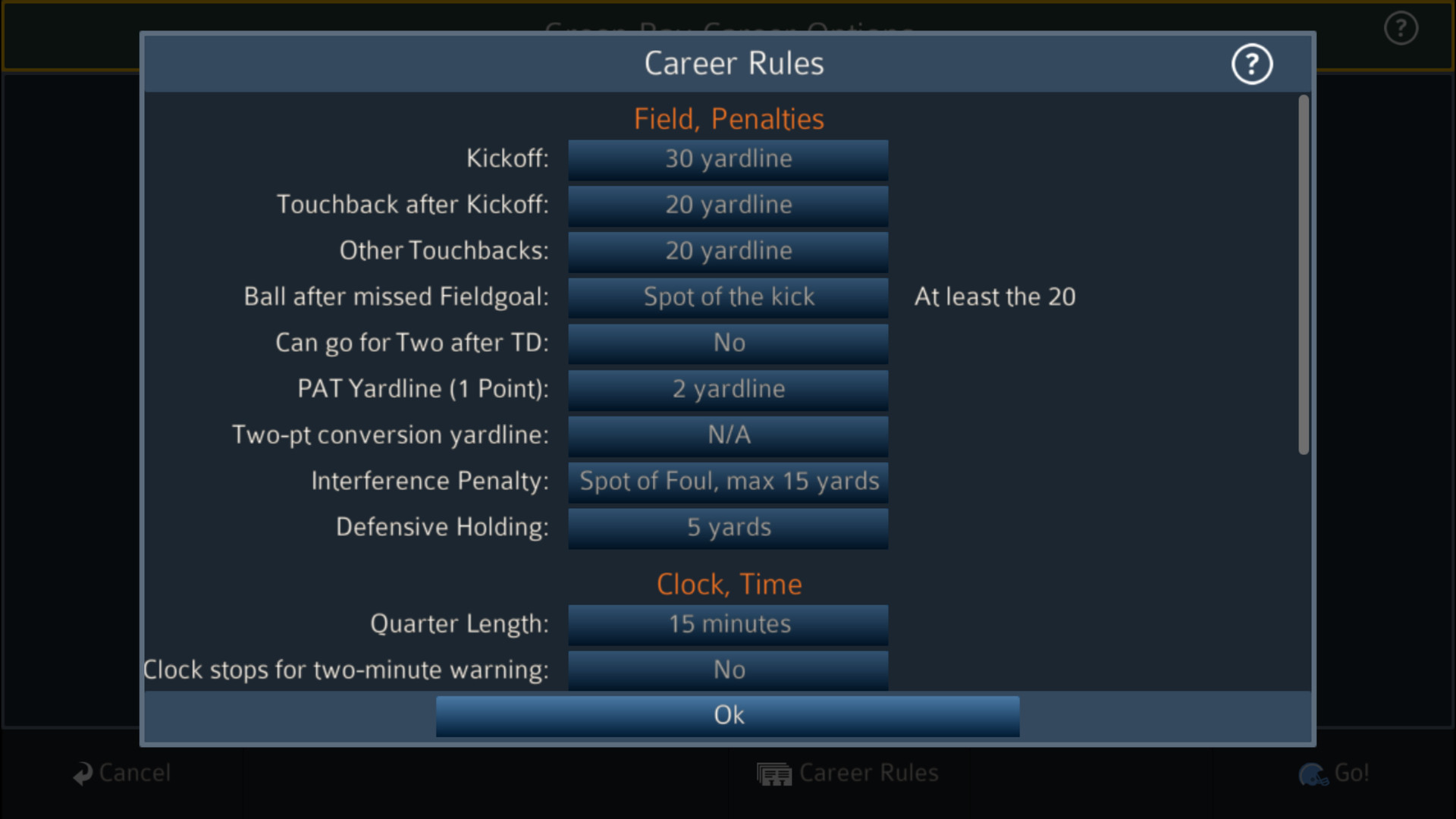Open the Career Rules help dialog
Viewport: 1456px width, 819px height.
[x=1252, y=64]
